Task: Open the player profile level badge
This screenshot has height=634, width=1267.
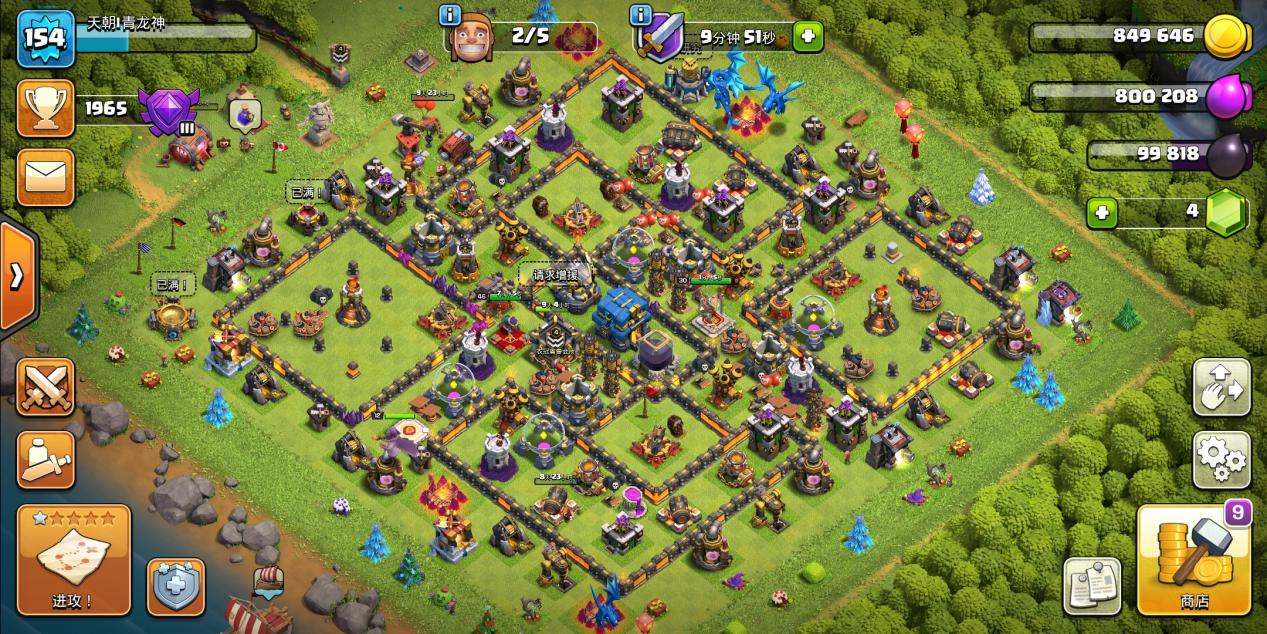Action: coord(45,39)
